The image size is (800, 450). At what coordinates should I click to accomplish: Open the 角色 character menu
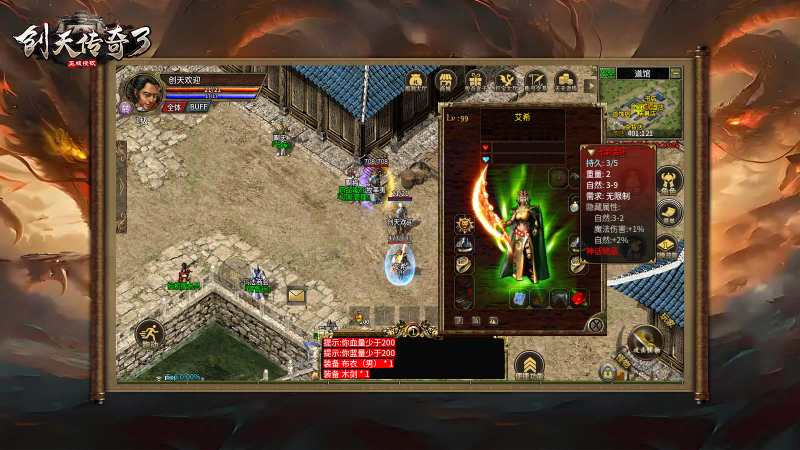pos(667,181)
